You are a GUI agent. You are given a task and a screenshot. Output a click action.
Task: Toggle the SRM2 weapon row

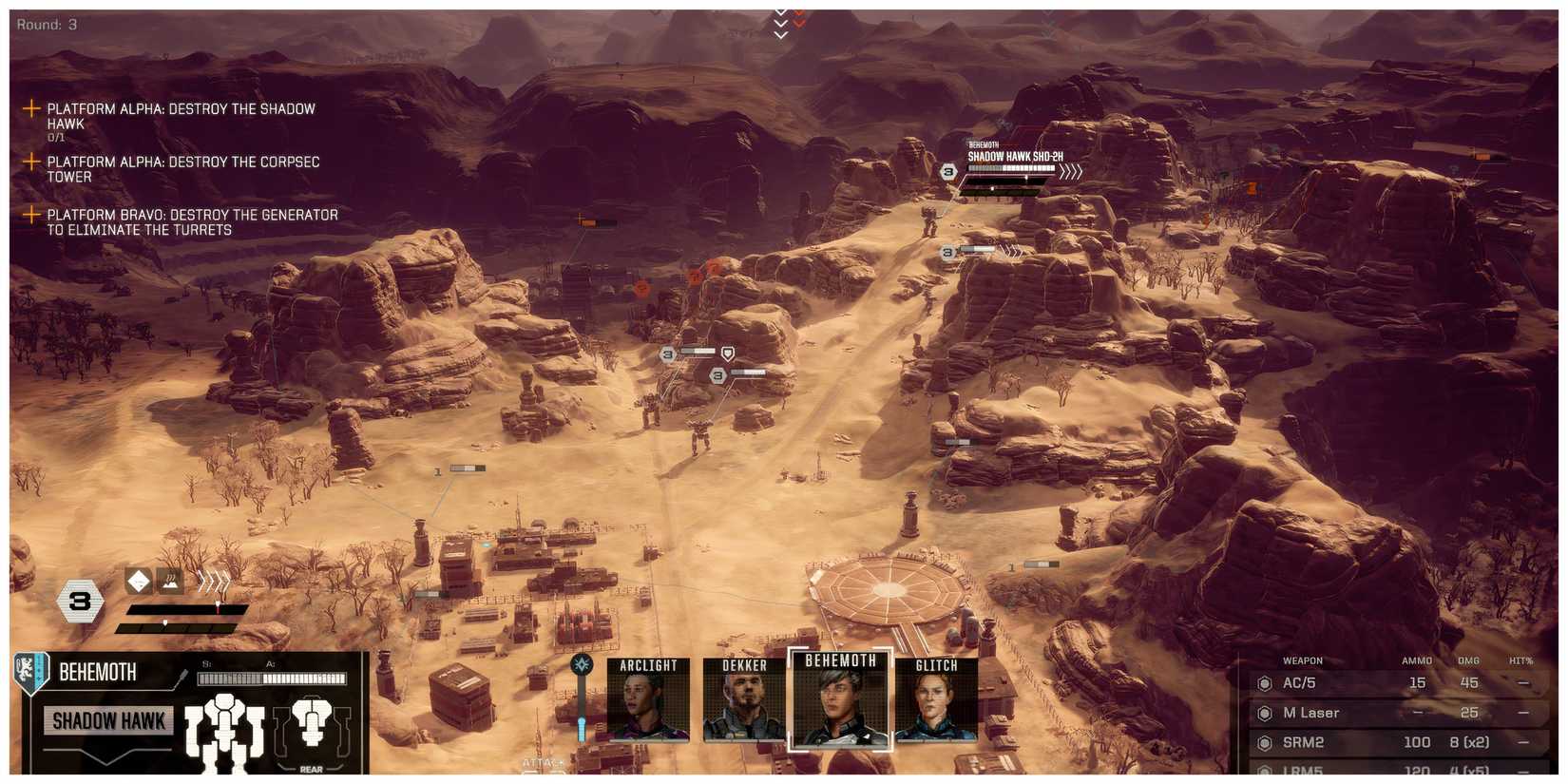(x=1264, y=742)
